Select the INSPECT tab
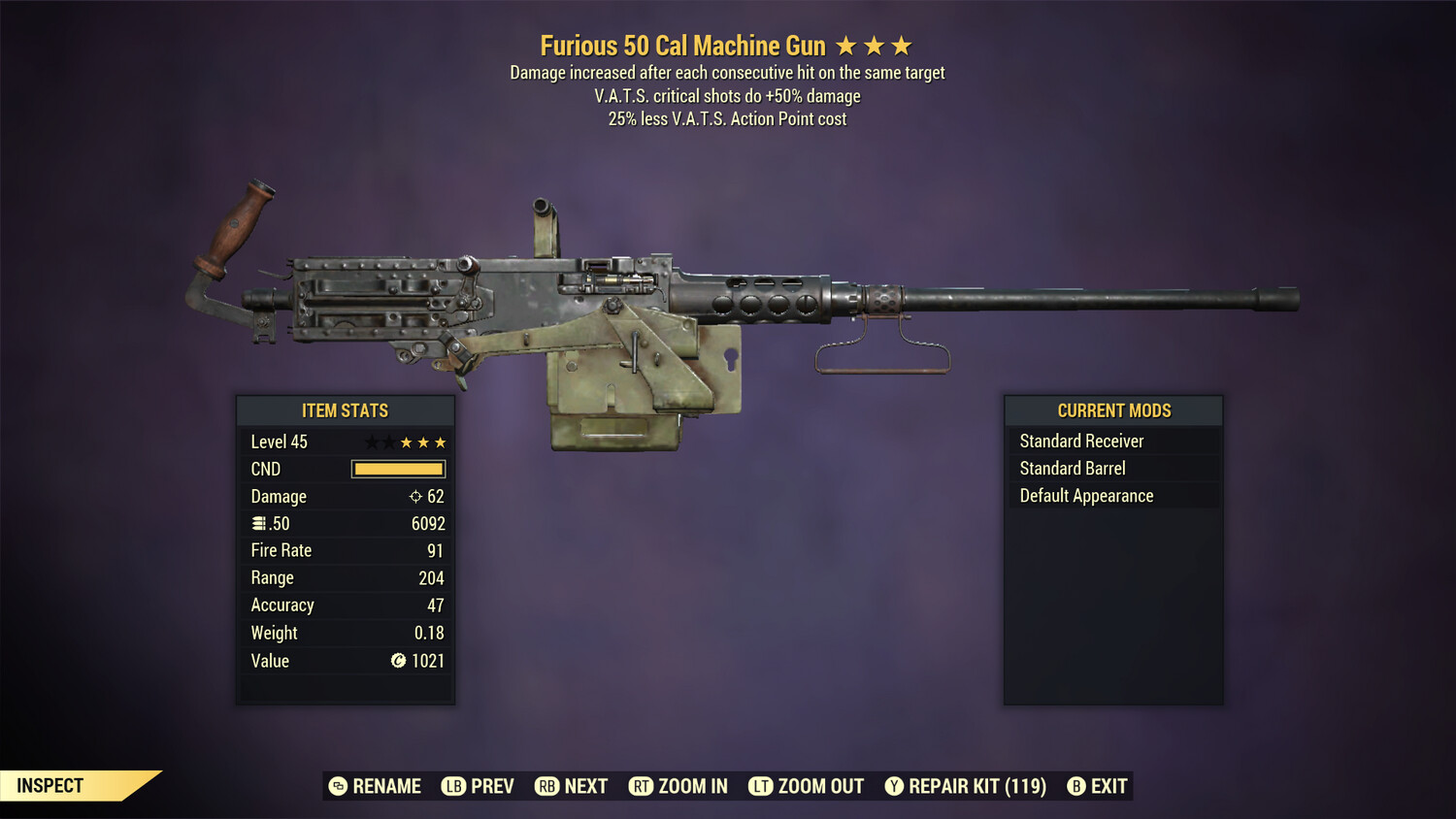 click(50, 785)
